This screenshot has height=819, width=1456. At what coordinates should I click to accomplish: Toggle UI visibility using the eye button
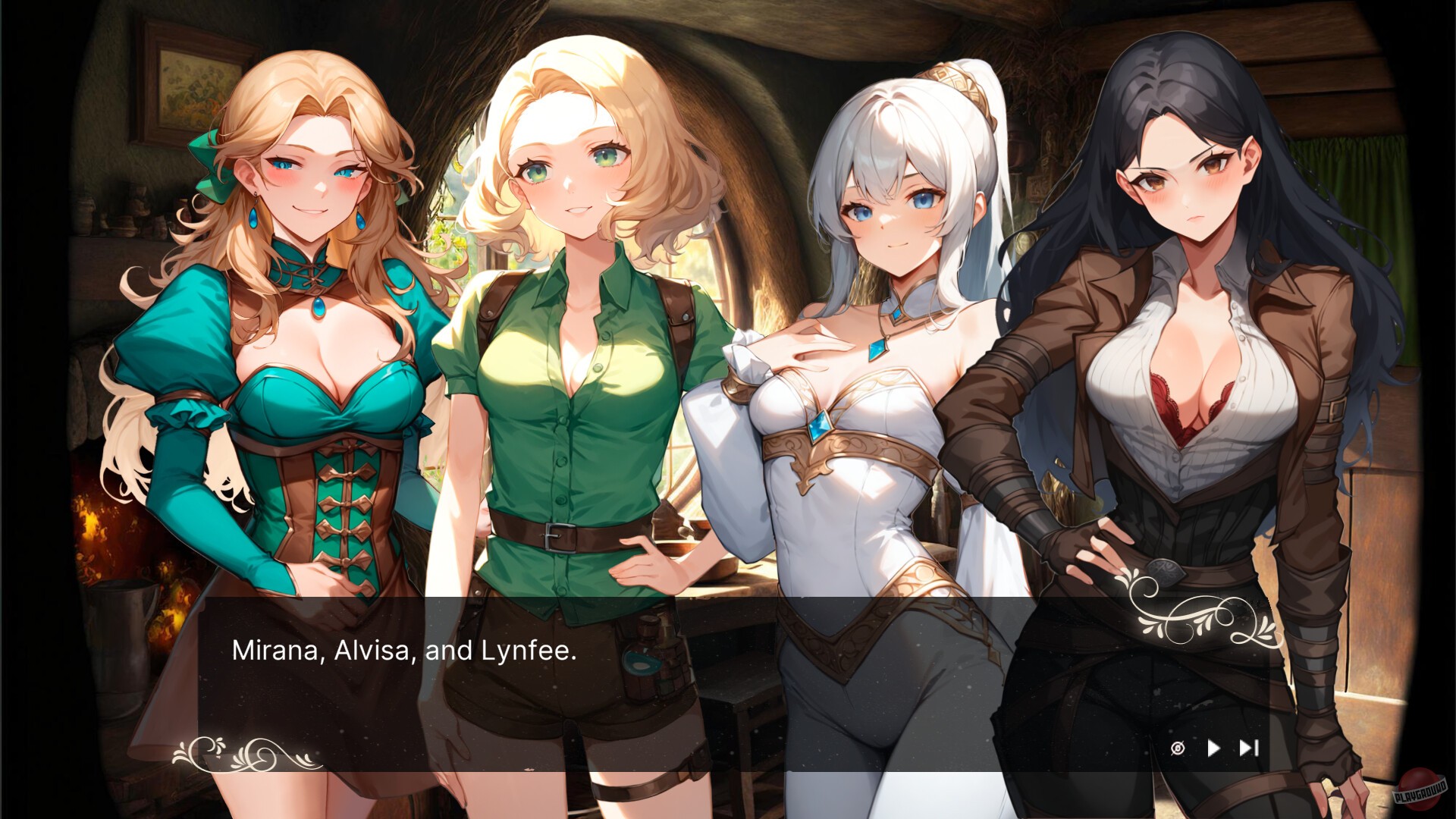[x=1178, y=749]
